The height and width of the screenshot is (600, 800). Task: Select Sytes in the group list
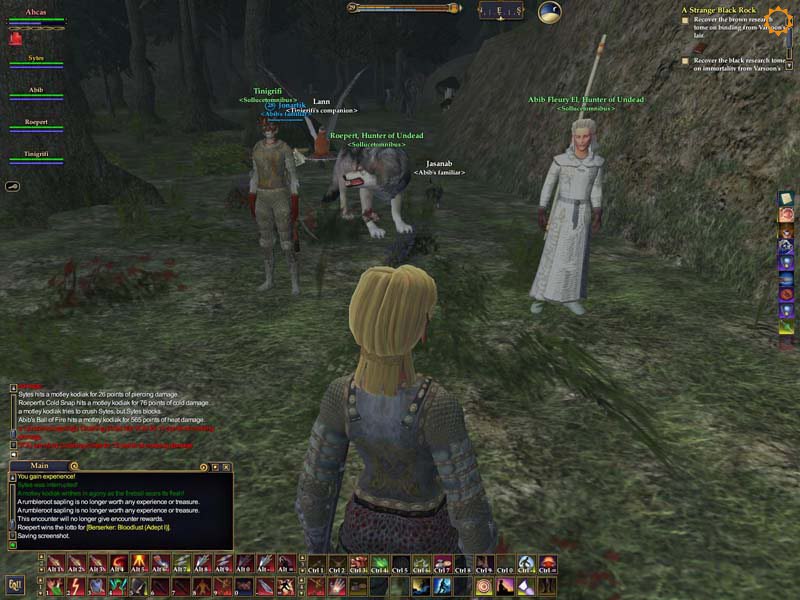pos(36,60)
